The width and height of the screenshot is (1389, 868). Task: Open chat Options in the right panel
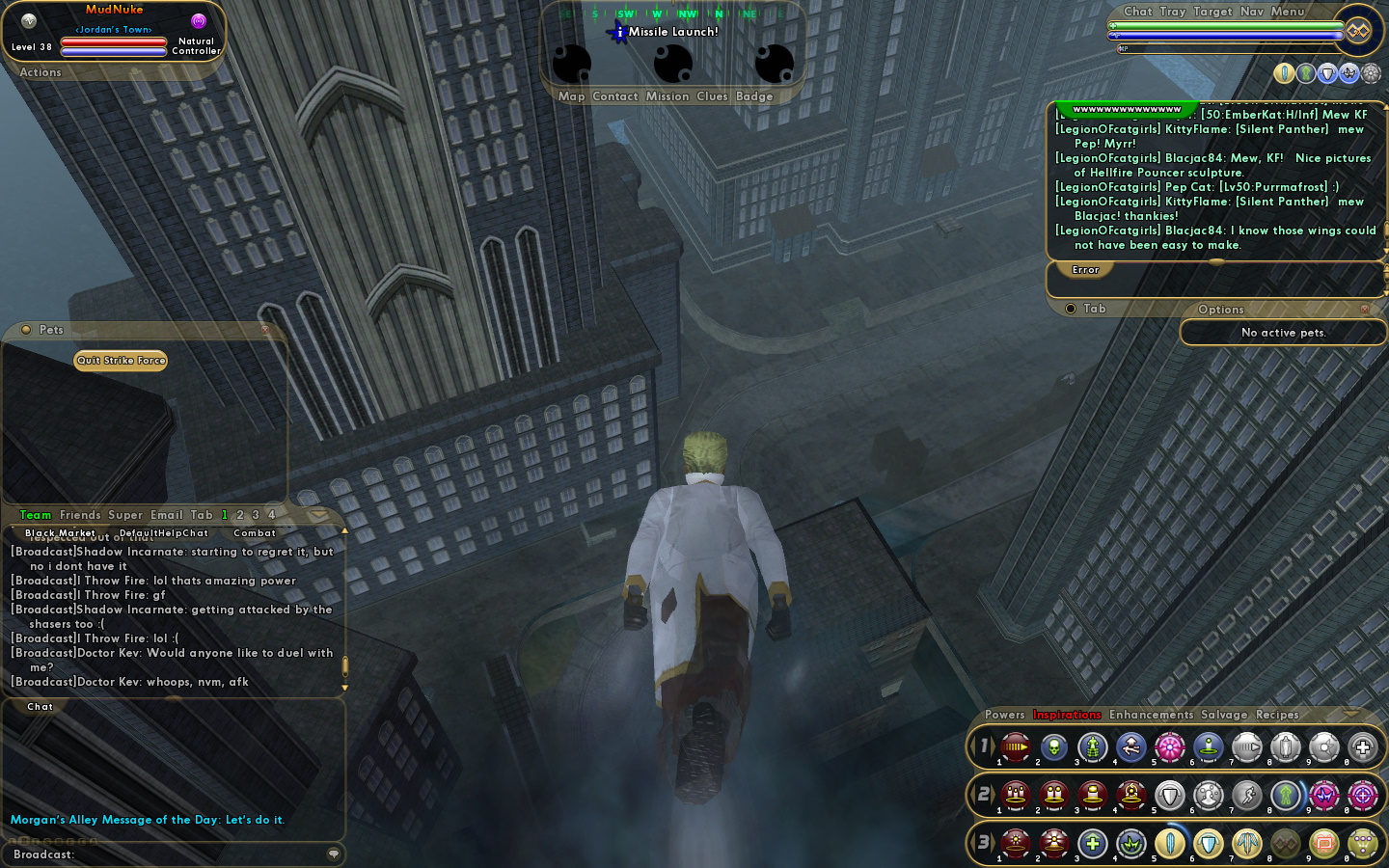coord(1221,310)
